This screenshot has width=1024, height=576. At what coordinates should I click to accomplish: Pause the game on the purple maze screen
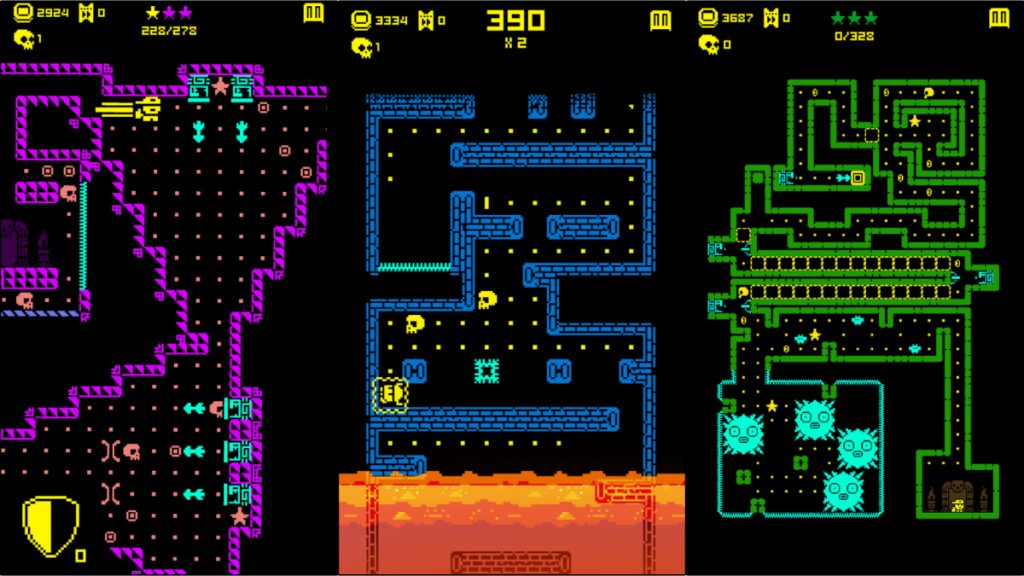point(313,14)
